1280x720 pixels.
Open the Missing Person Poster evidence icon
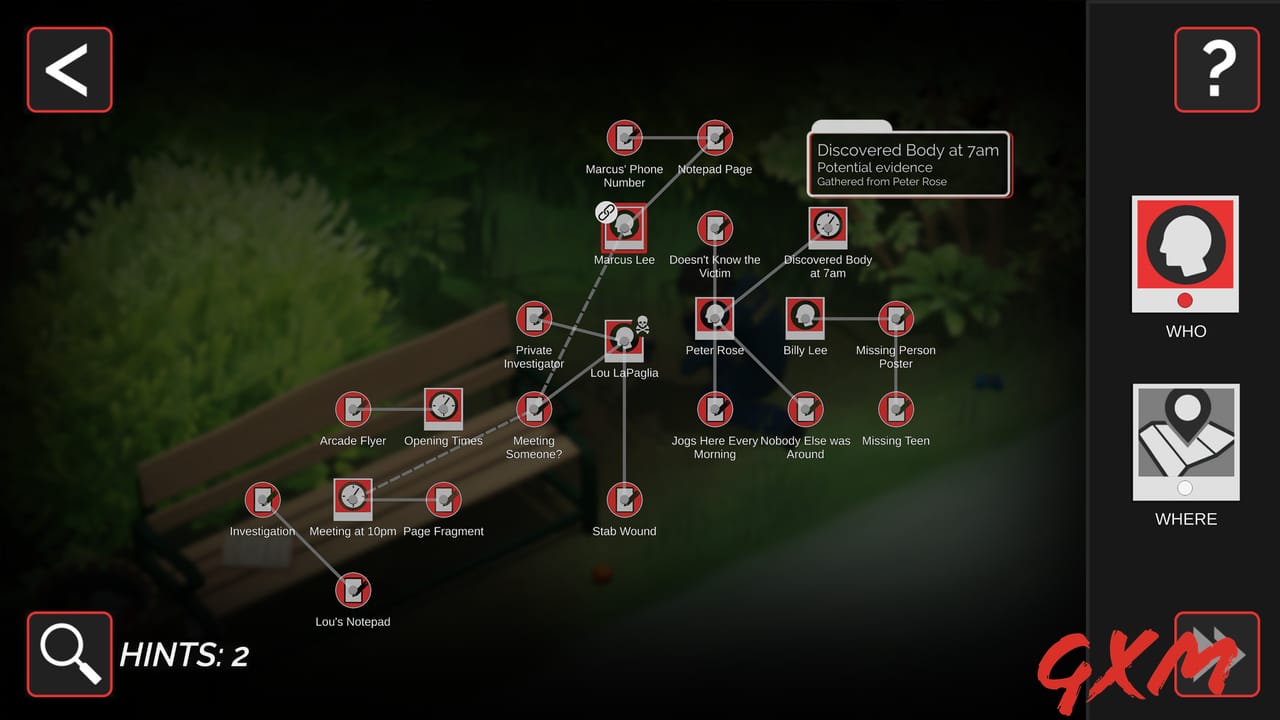pos(895,318)
